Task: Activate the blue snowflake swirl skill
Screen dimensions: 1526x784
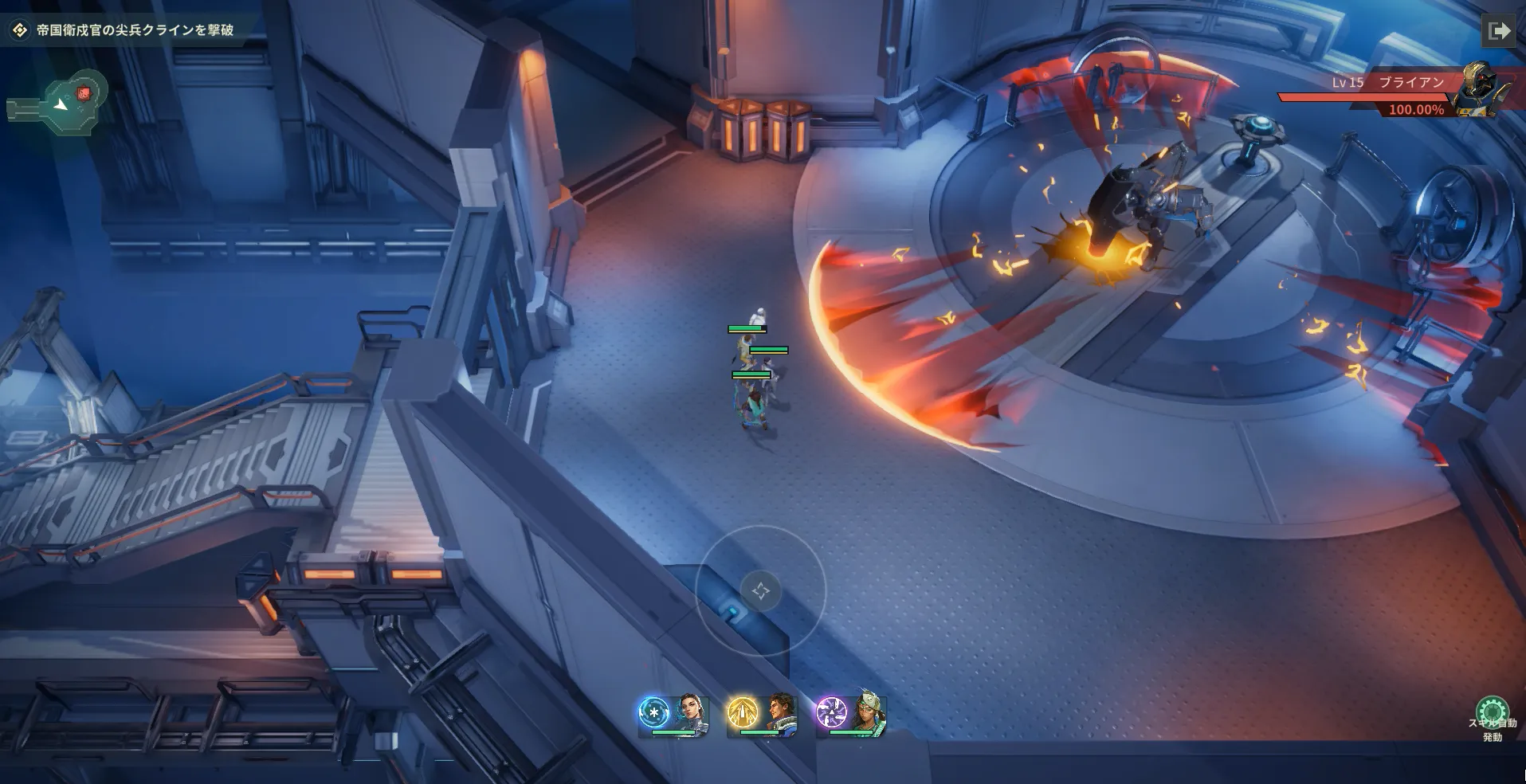Action: tap(654, 712)
